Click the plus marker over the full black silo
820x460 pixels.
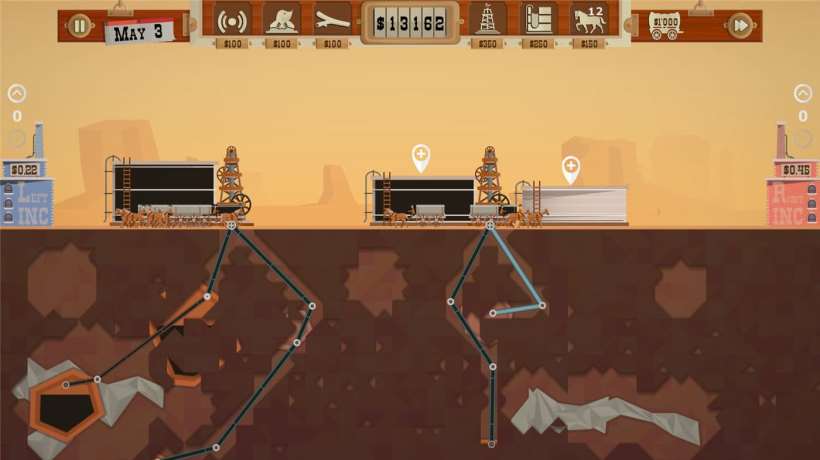[x=421, y=156]
